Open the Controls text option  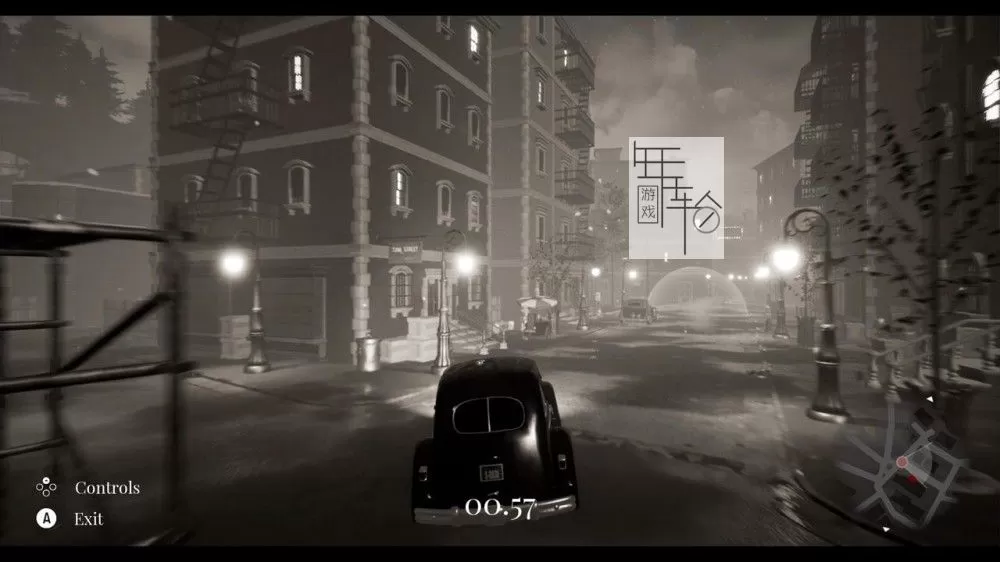107,488
